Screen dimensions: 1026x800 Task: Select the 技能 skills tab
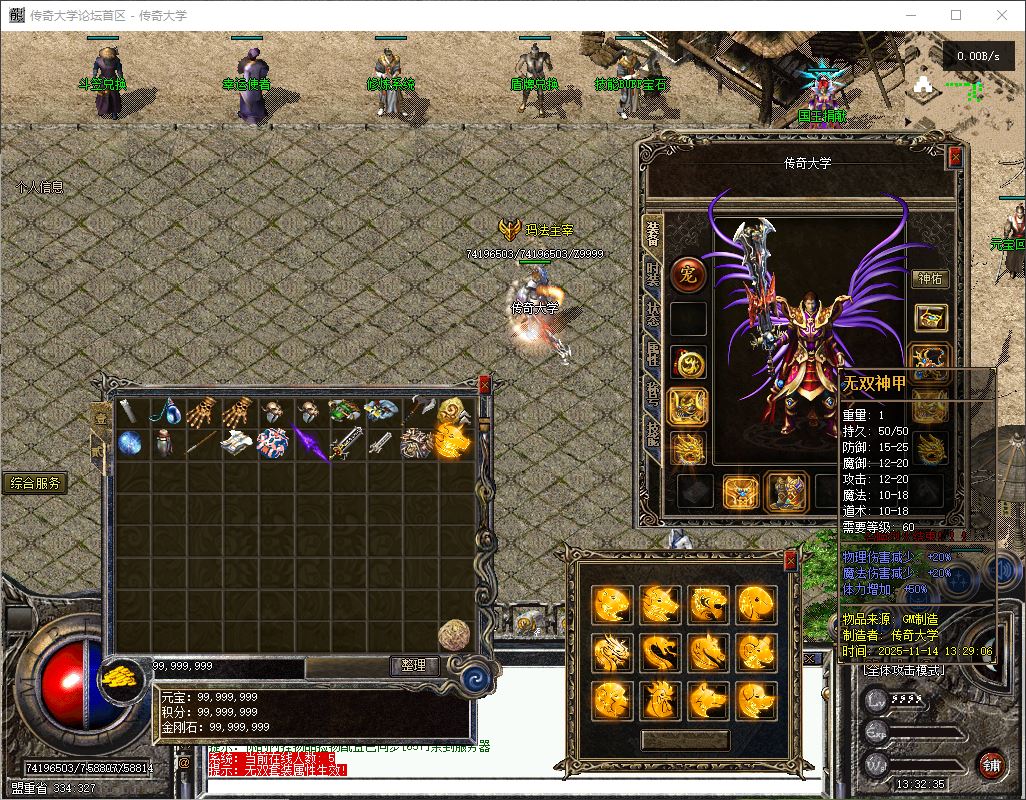tap(653, 433)
